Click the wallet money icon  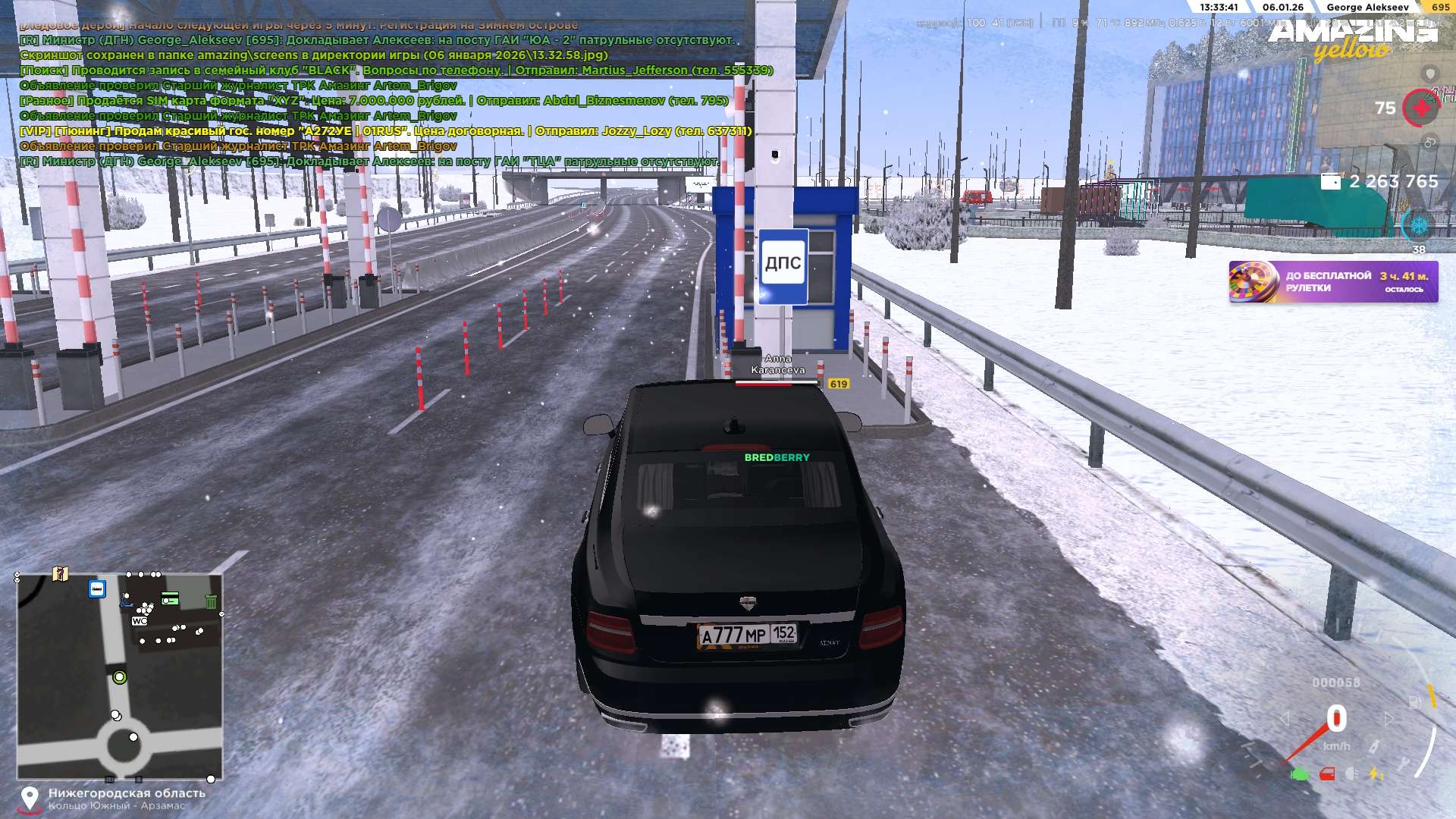pos(1331,182)
